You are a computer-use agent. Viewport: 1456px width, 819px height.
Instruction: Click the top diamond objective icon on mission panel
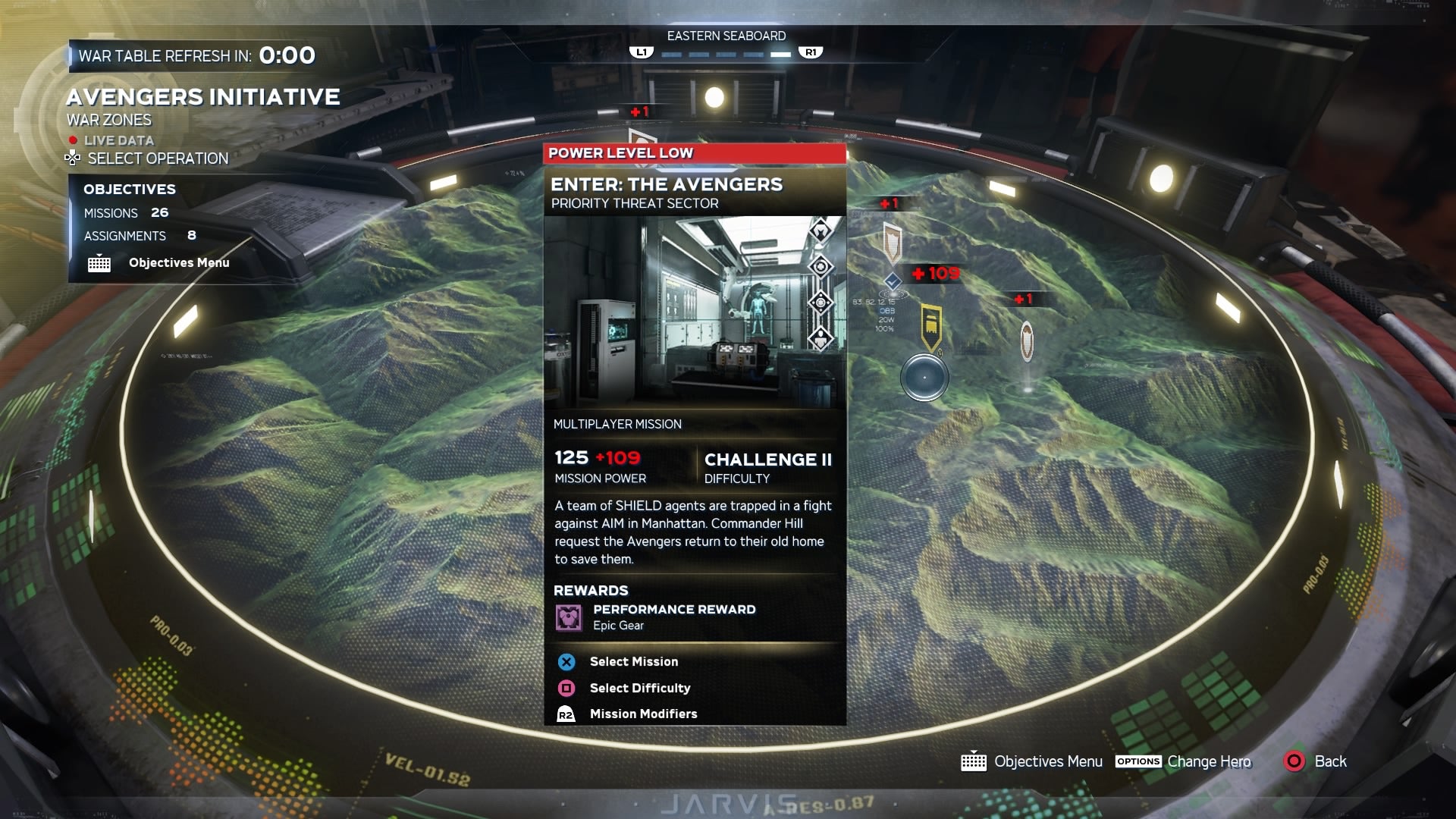click(x=821, y=231)
